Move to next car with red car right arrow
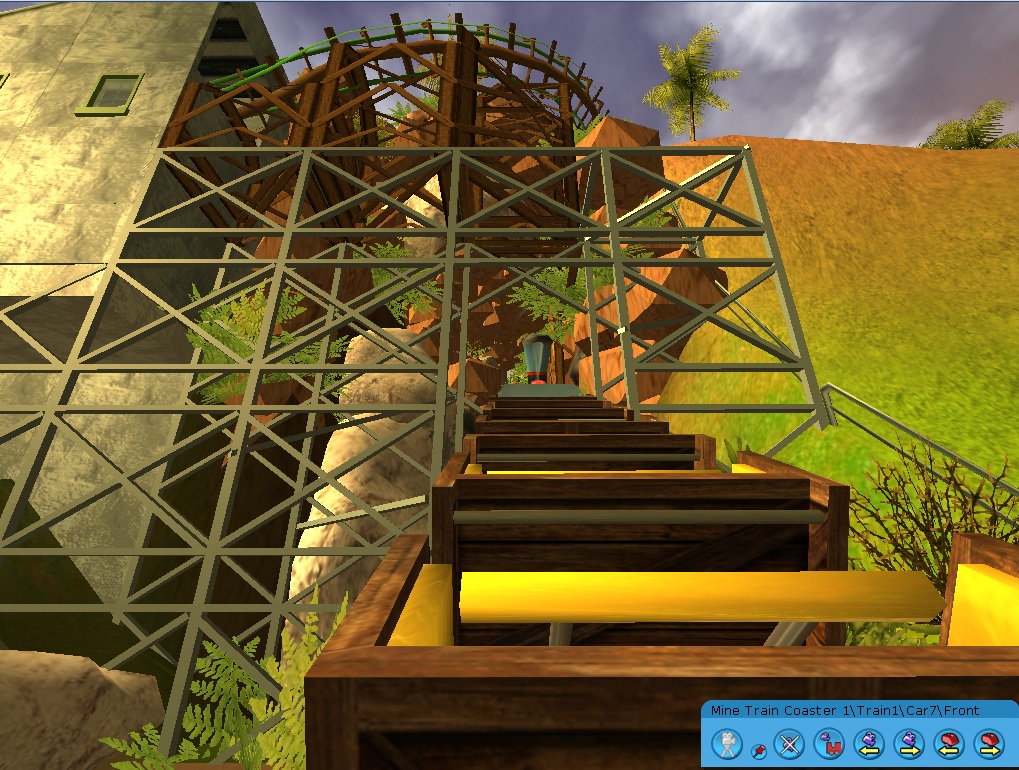 point(989,743)
